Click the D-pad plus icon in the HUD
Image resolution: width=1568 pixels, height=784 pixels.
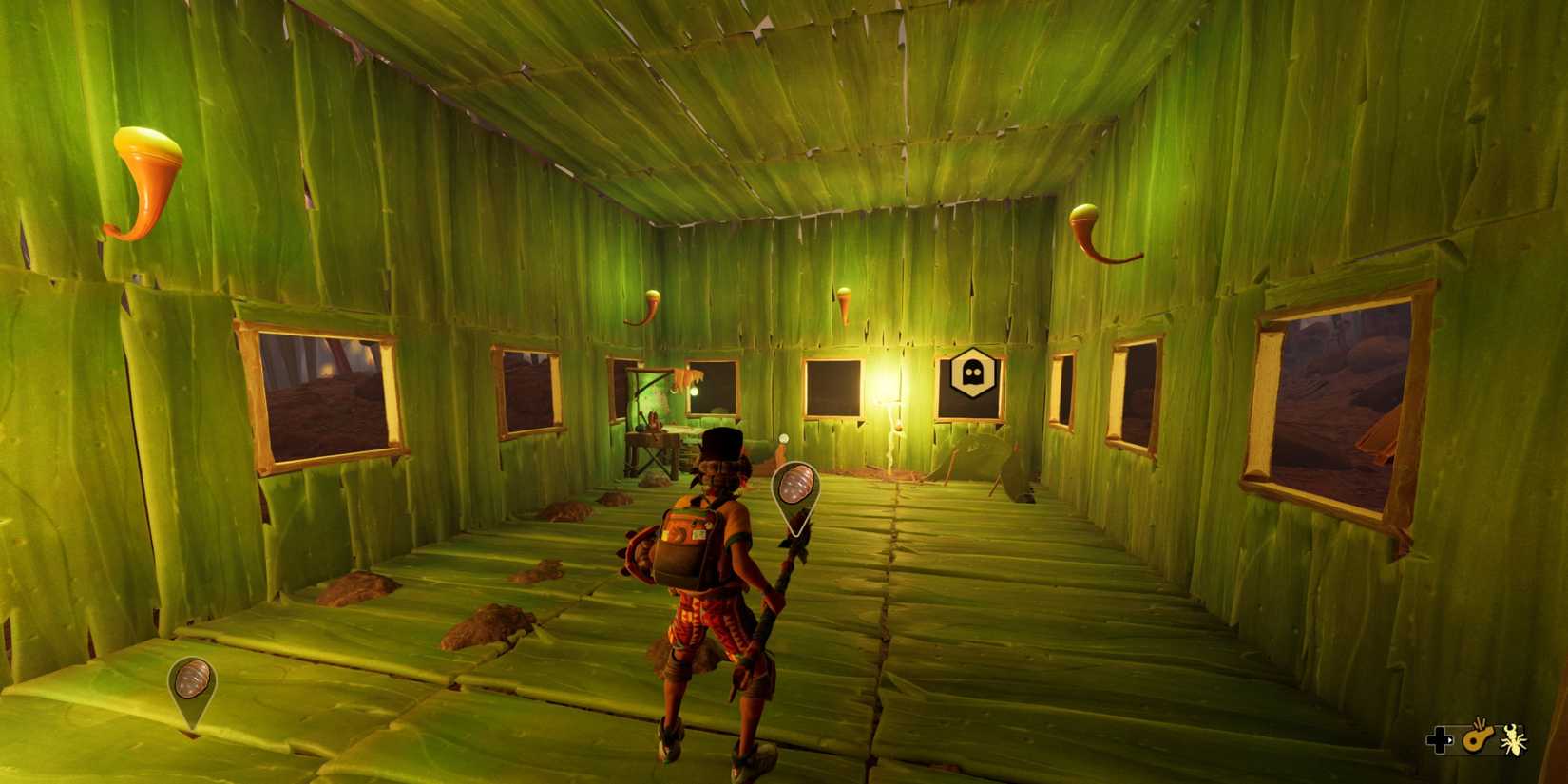click(x=1439, y=740)
